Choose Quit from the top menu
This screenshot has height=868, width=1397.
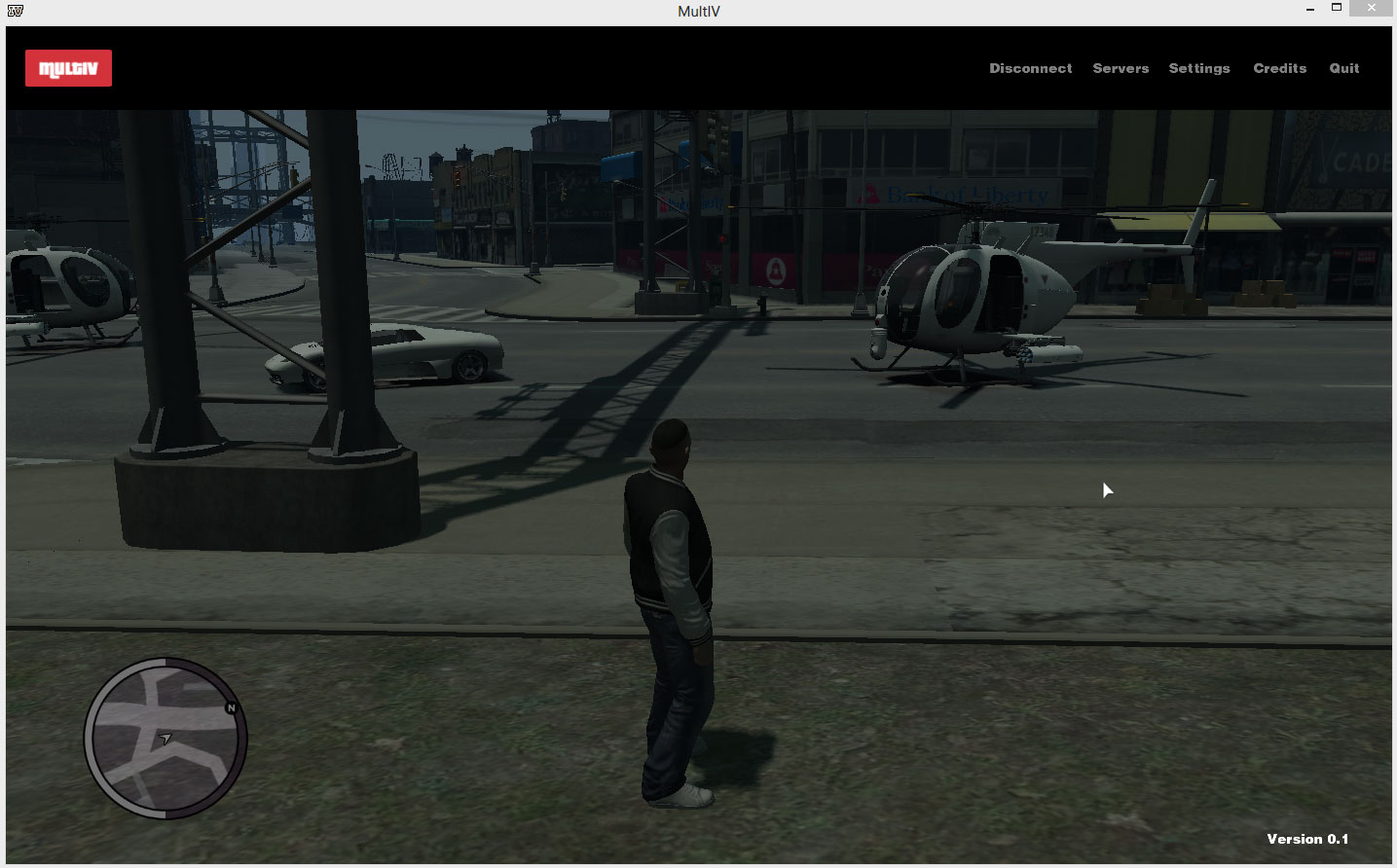[1343, 68]
